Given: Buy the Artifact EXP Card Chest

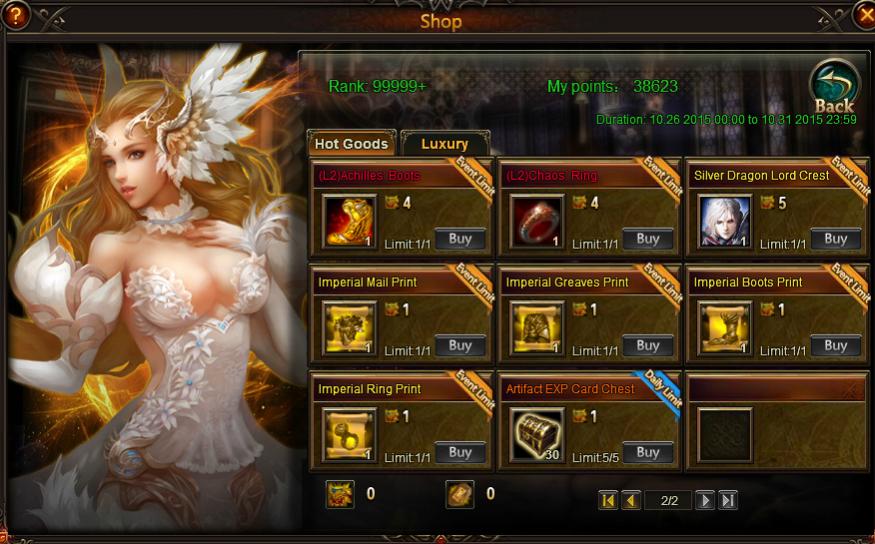Looking at the screenshot, I should coord(648,452).
